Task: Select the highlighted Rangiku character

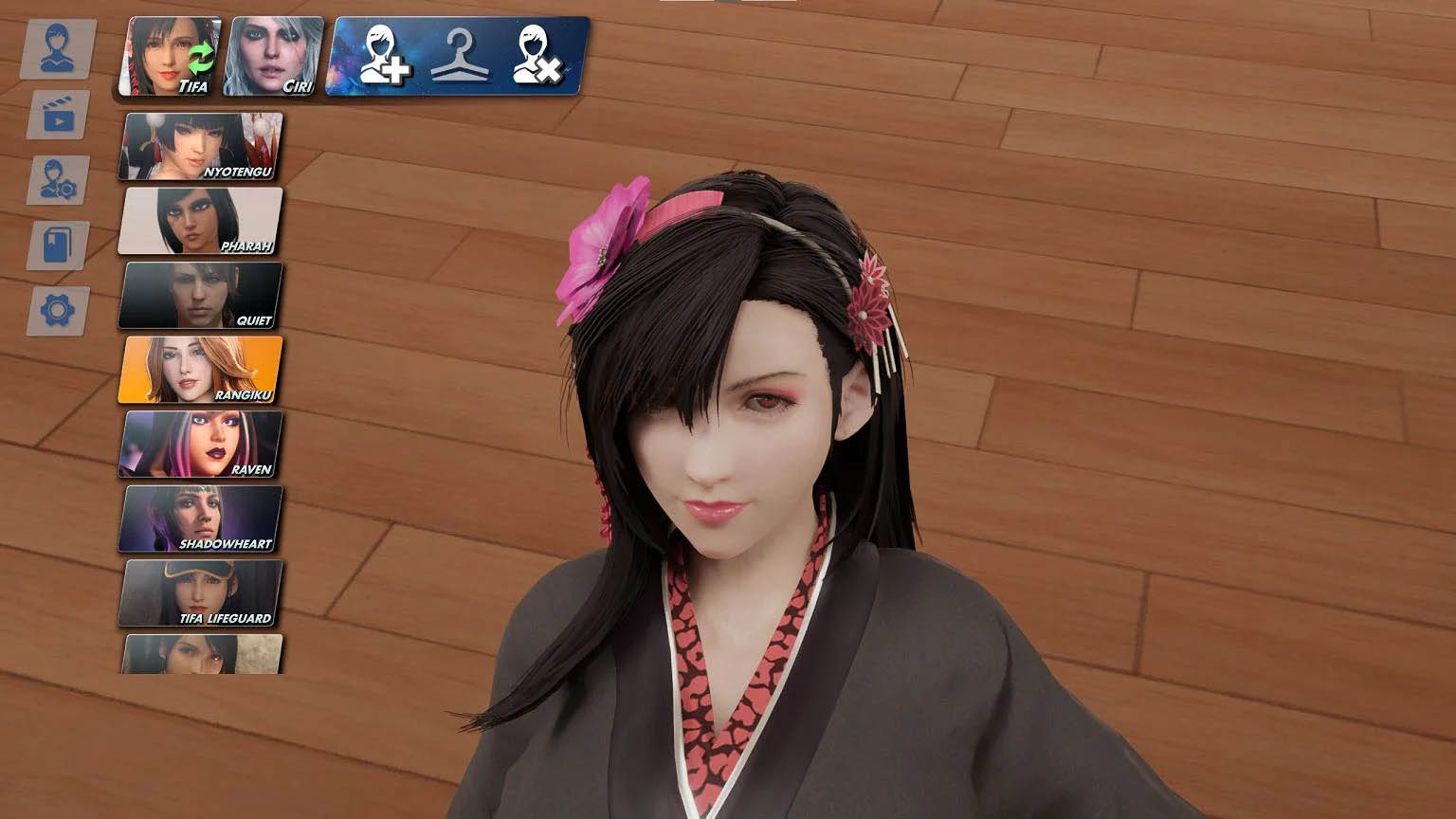Action: pos(199,369)
